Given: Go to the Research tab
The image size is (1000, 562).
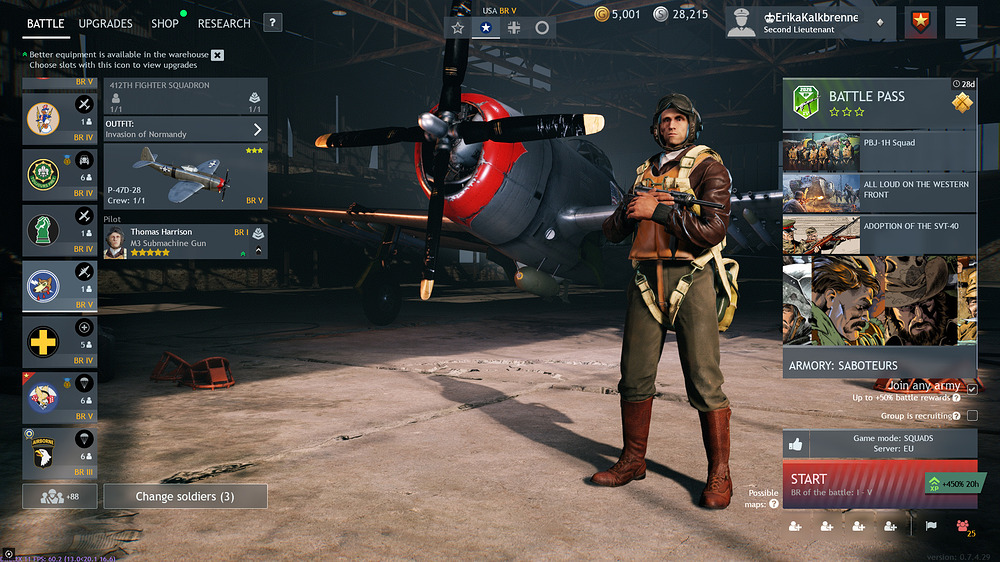Looking at the screenshot, I should click(x=224, y=23).
